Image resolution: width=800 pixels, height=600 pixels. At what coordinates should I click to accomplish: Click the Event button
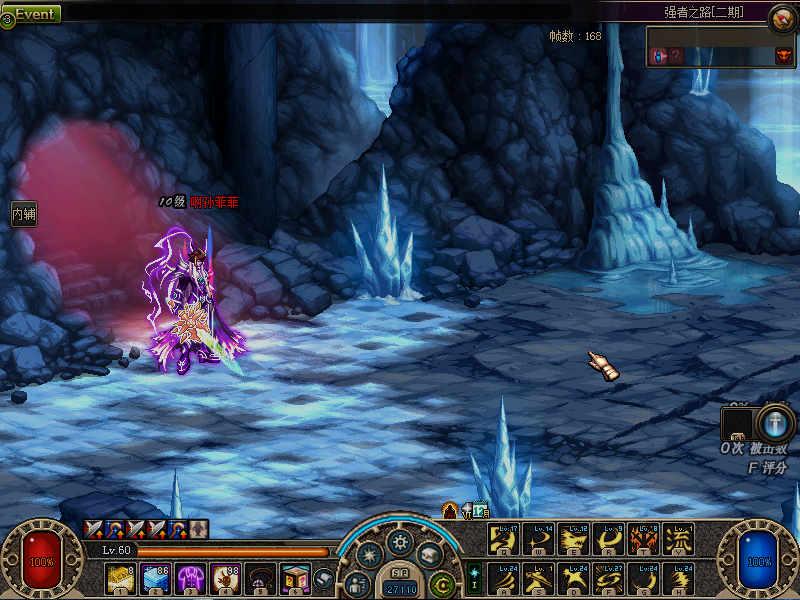pyautogui.click(x=32, y=14)
